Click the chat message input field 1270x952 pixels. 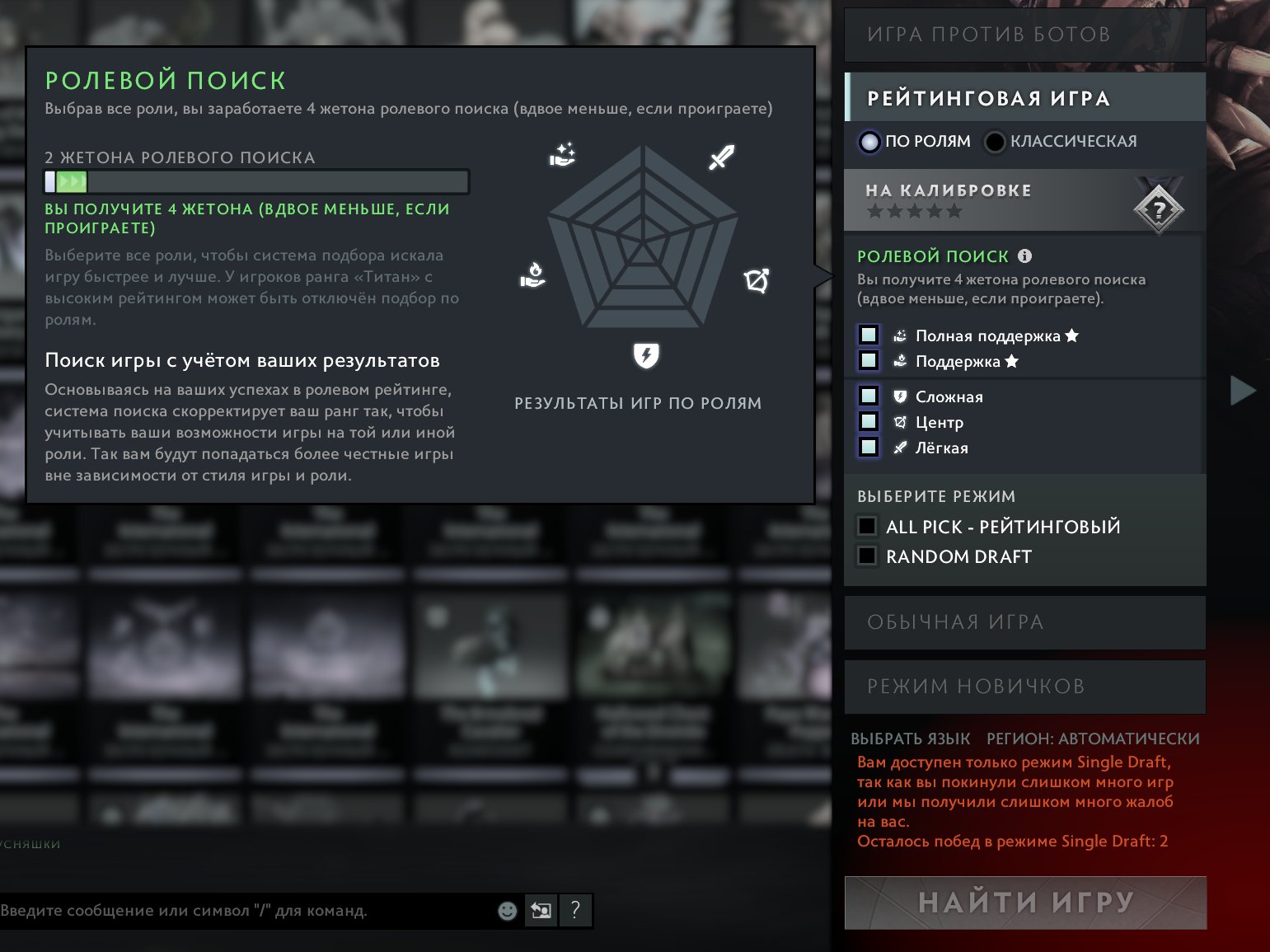point(247,911)
